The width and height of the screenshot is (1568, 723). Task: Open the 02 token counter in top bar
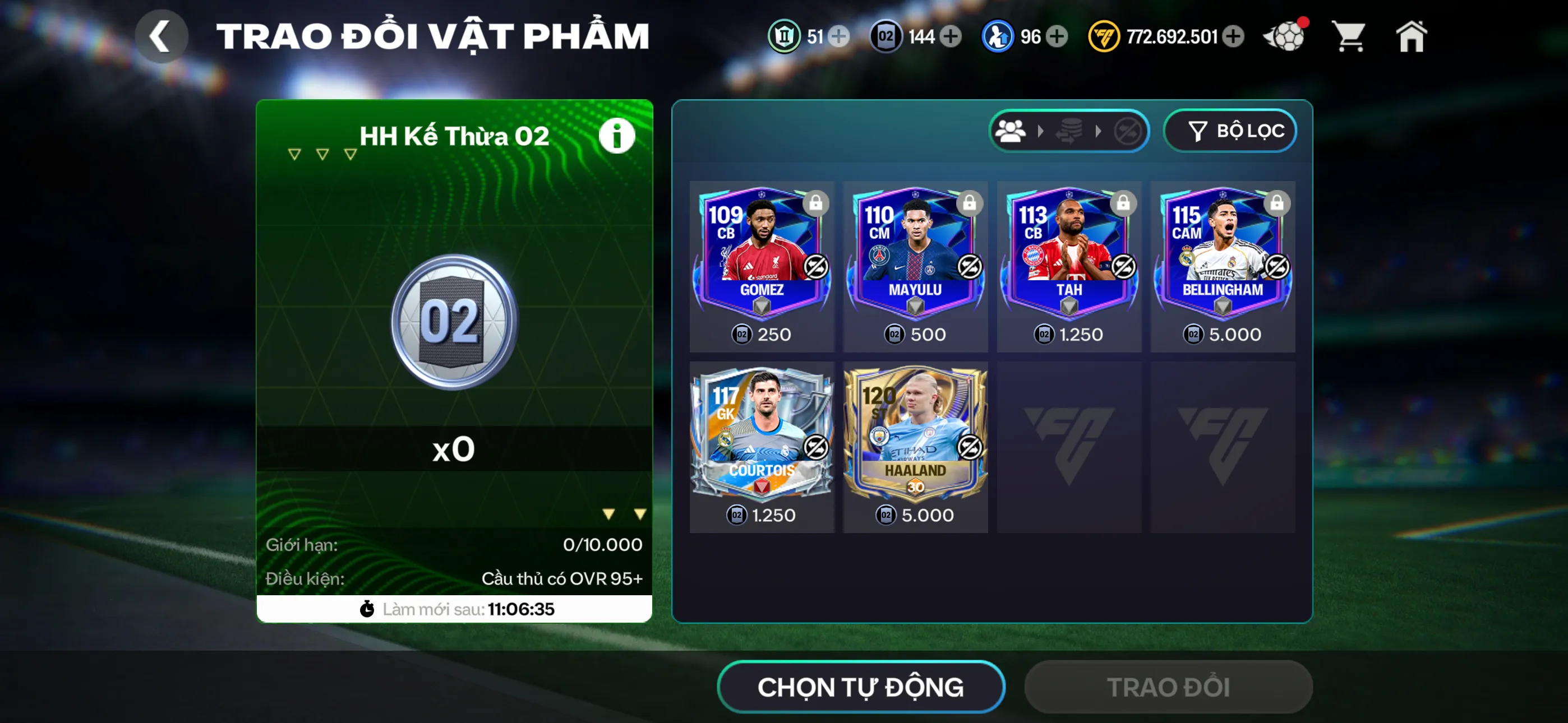click(x=887, y=36)
